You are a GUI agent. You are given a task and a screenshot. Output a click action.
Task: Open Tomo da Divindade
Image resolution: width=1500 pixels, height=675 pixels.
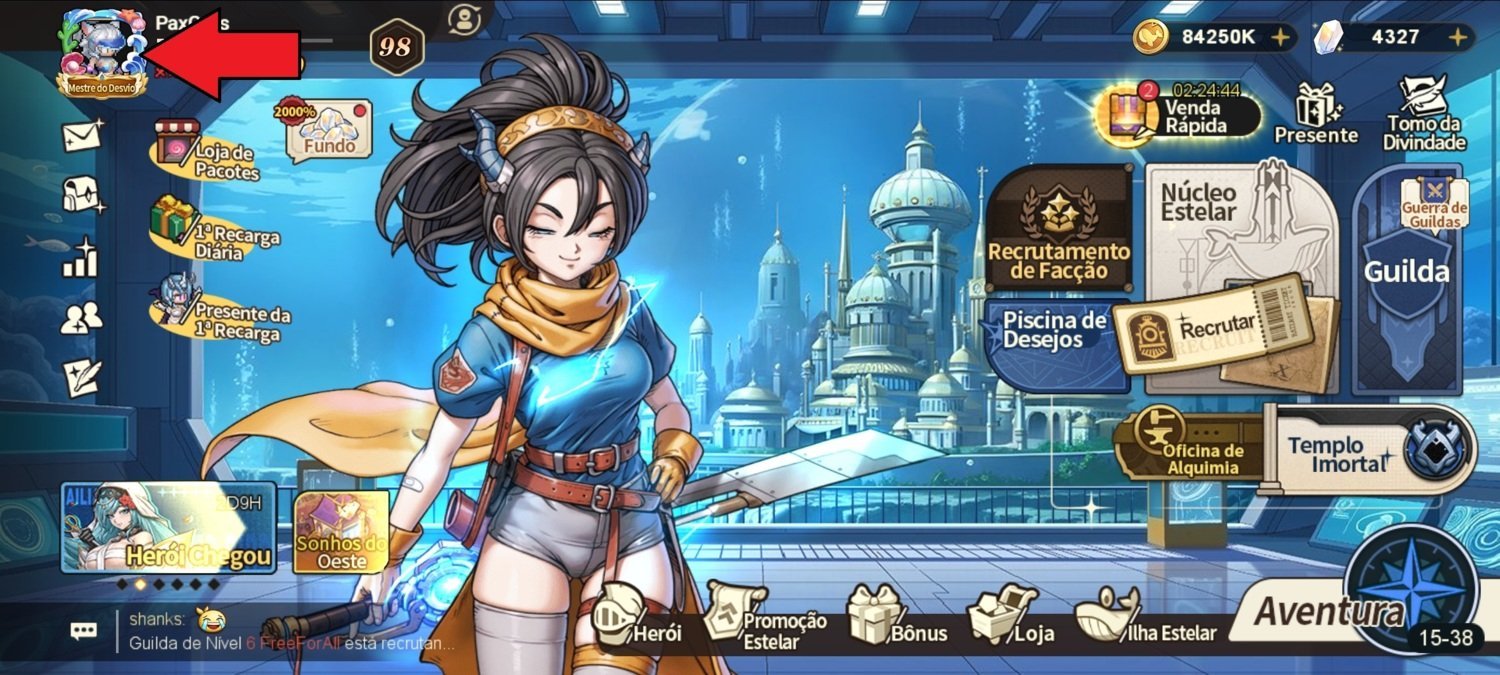1423,113
